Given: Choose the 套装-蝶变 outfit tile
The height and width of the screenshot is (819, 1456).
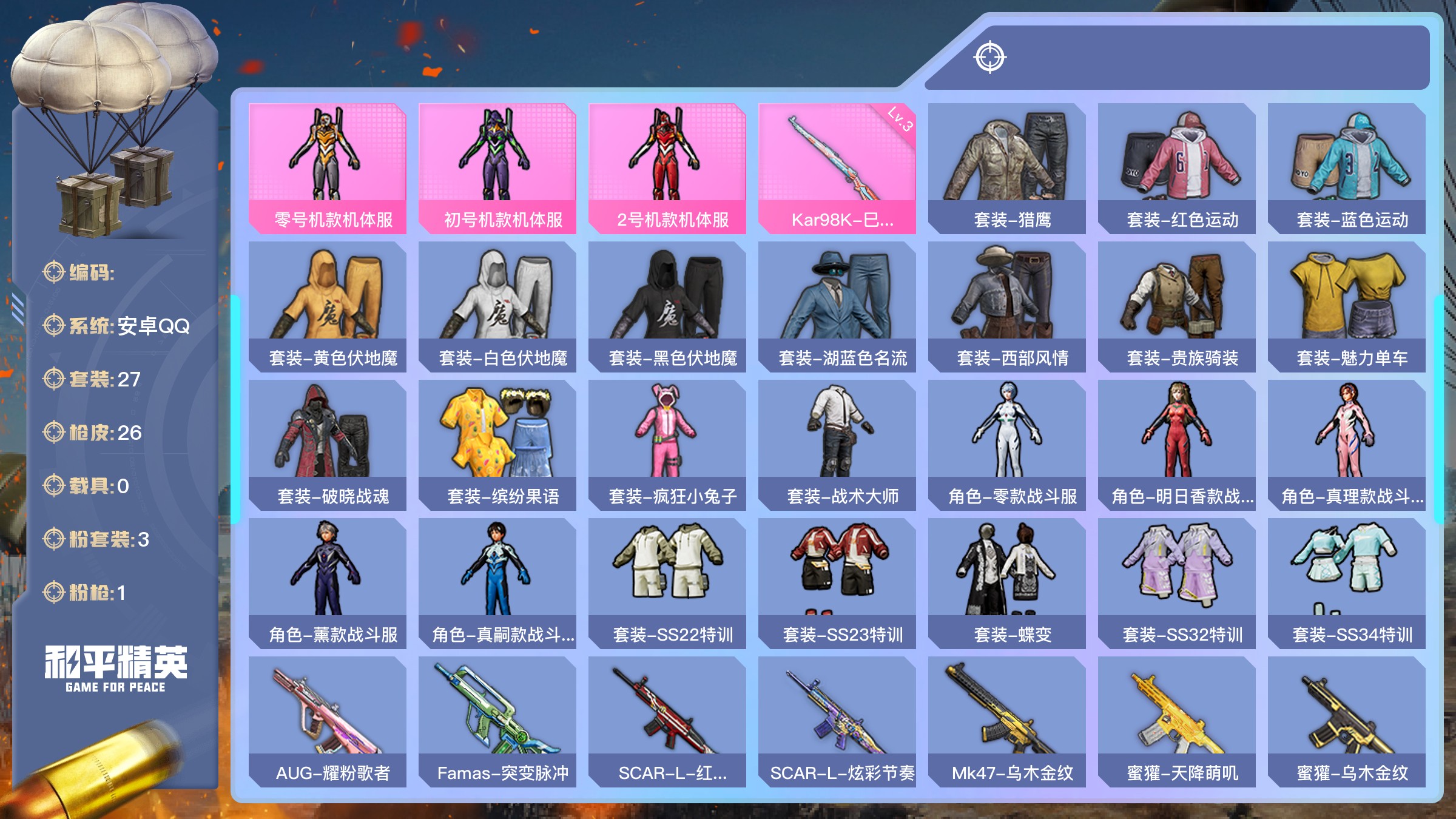Looking at the screenshot, I should pos(1007,583).
